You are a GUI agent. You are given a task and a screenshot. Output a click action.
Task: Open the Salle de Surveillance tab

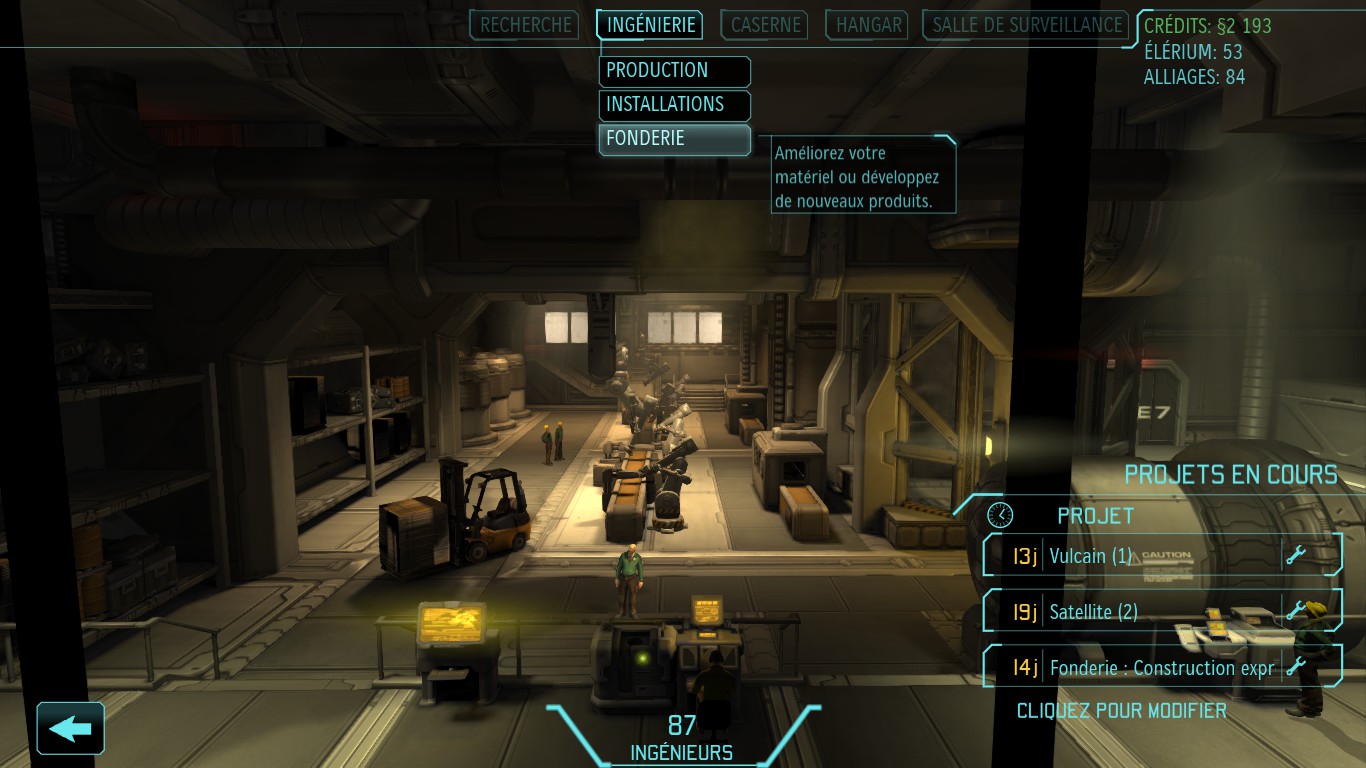tap(1027, 25)
